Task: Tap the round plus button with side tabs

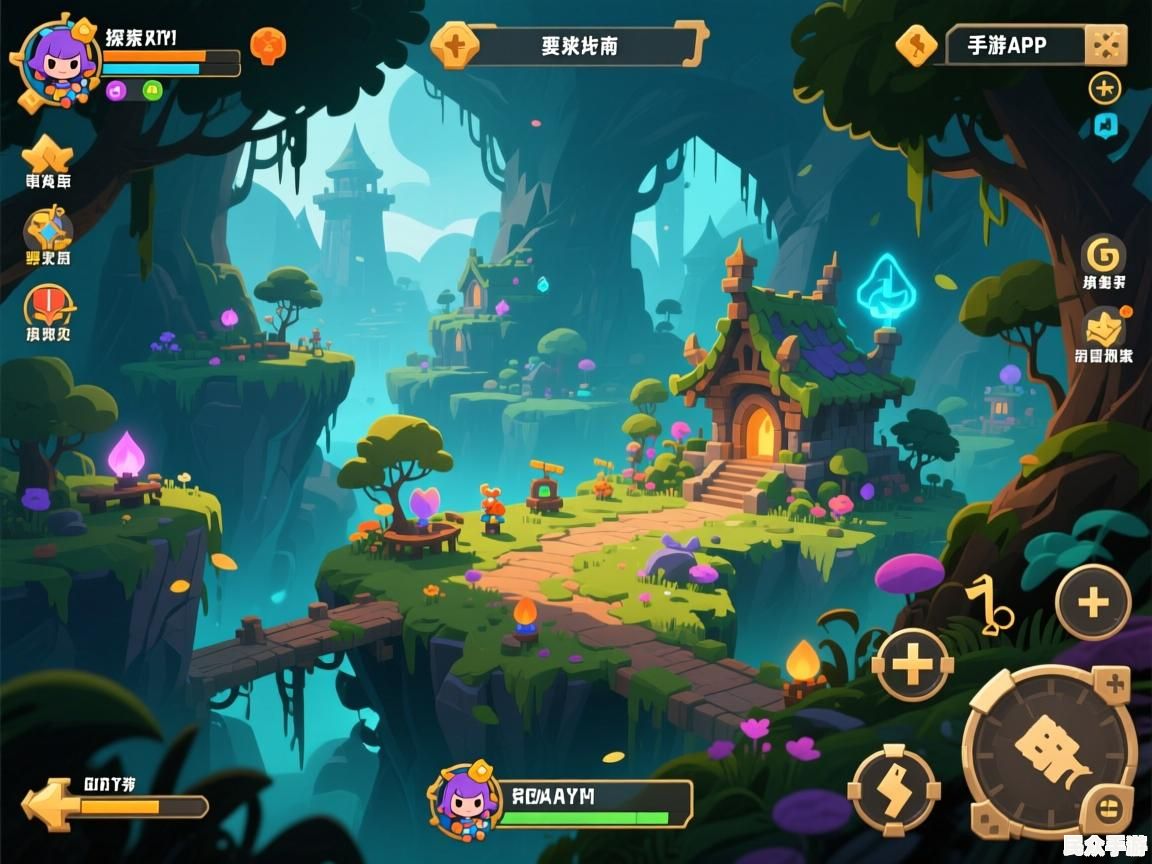Action: [912, 664]
